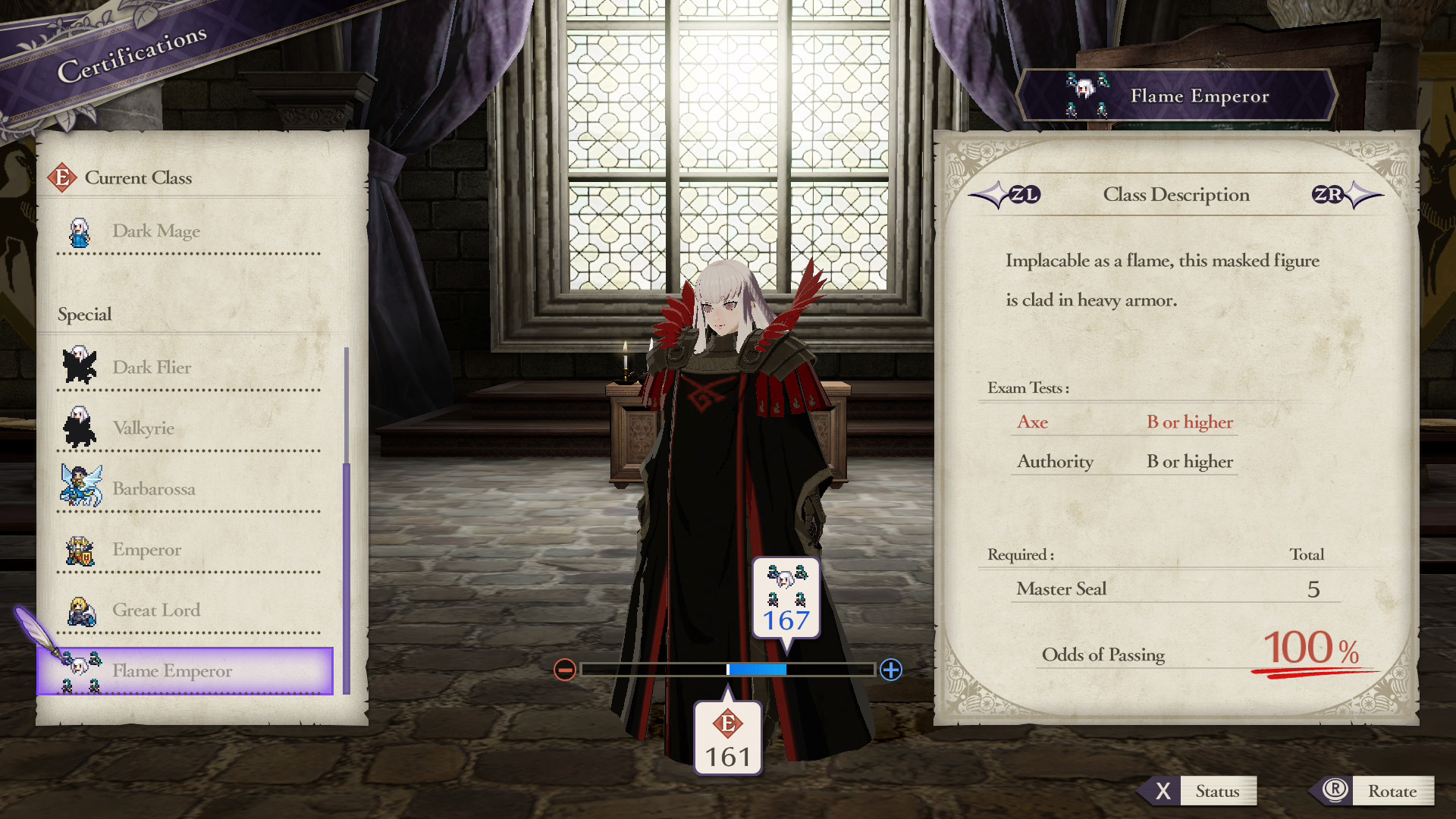Select the Flame Emperor class icon
The height and width of the screenshot is (819, 1456).
point(78,670)
